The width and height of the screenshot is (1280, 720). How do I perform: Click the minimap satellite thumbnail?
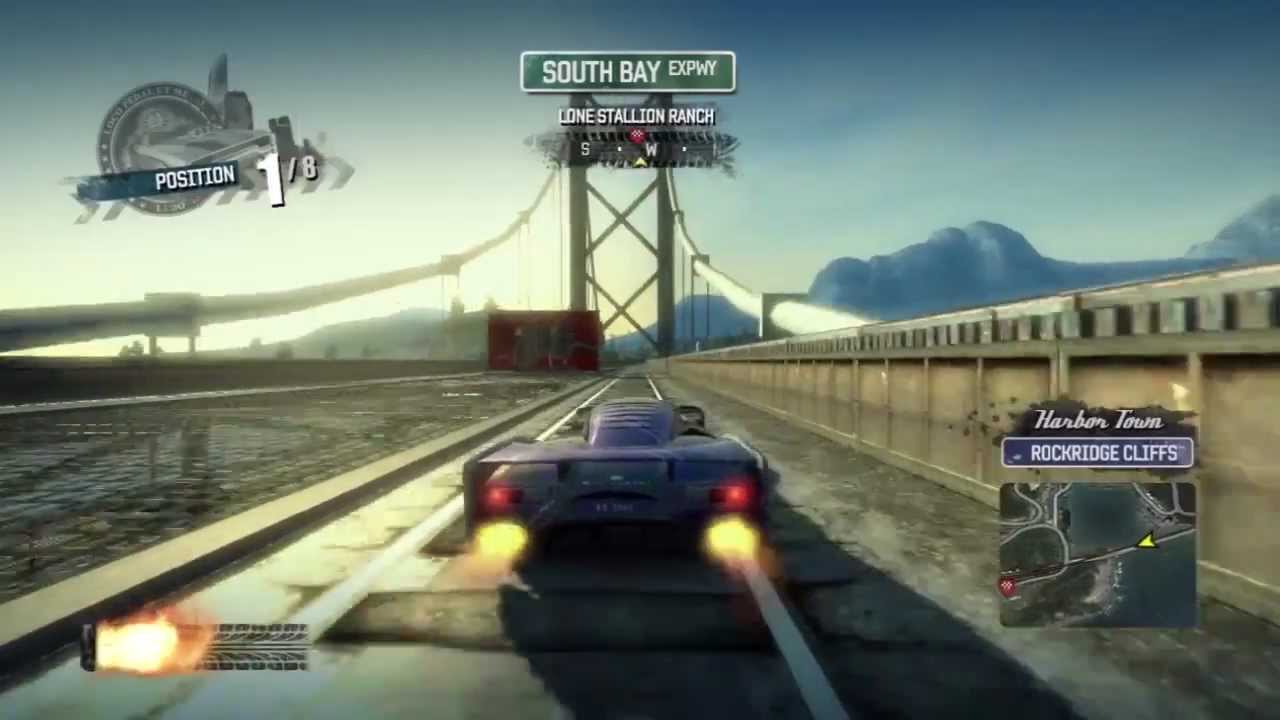point(1097,552)
